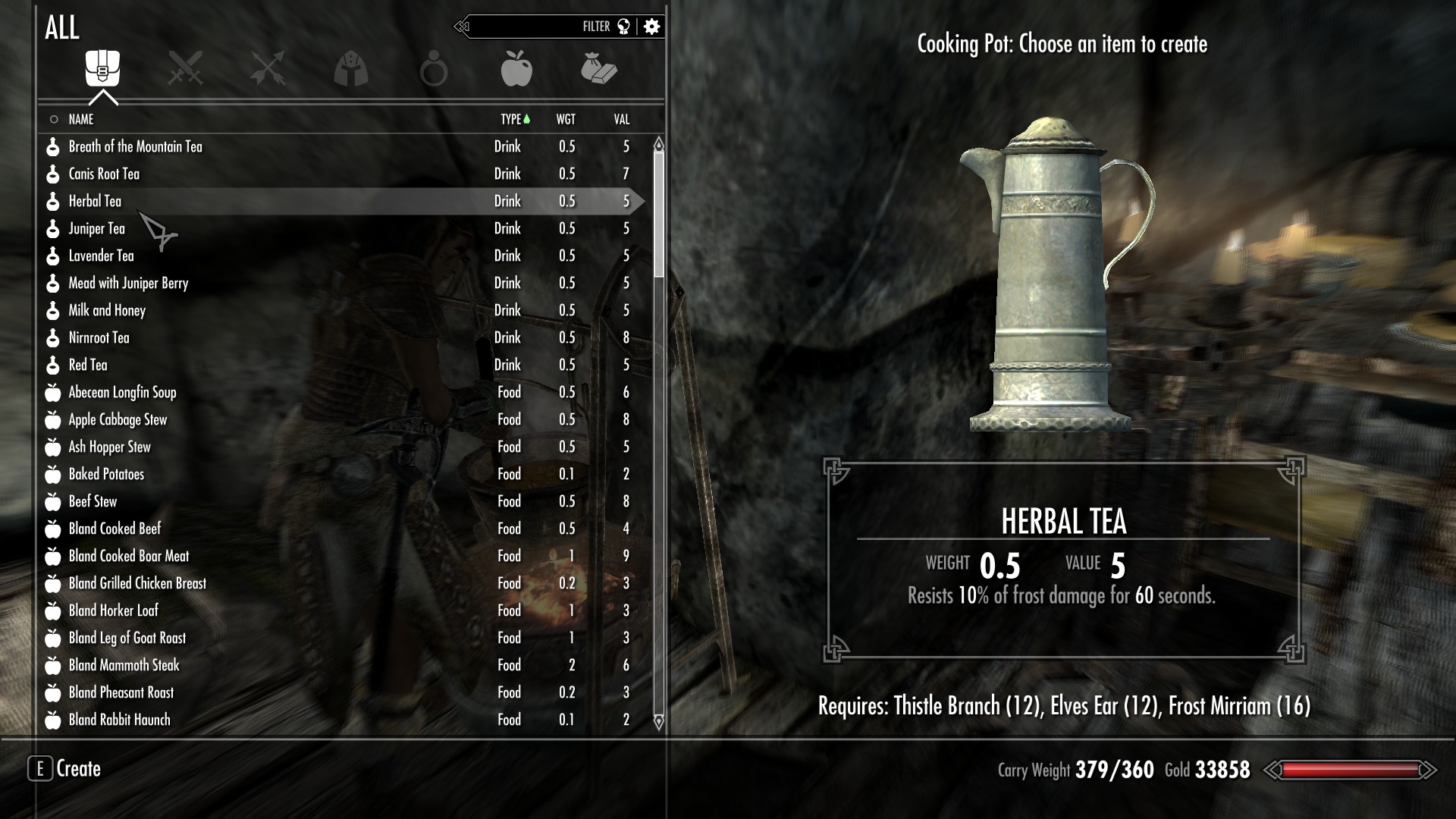Click the filter search text field
Screen dimensions: 1456x819
pos(523,27)
